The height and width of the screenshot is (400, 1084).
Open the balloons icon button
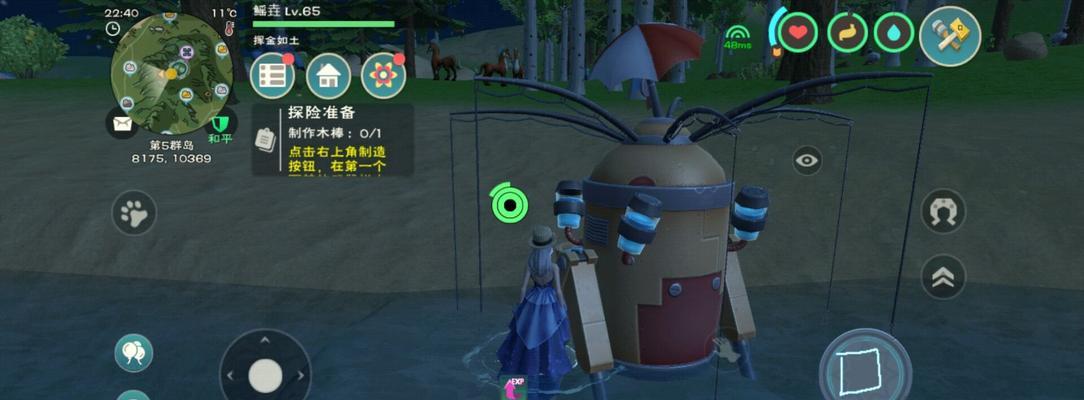click(133, 352)
